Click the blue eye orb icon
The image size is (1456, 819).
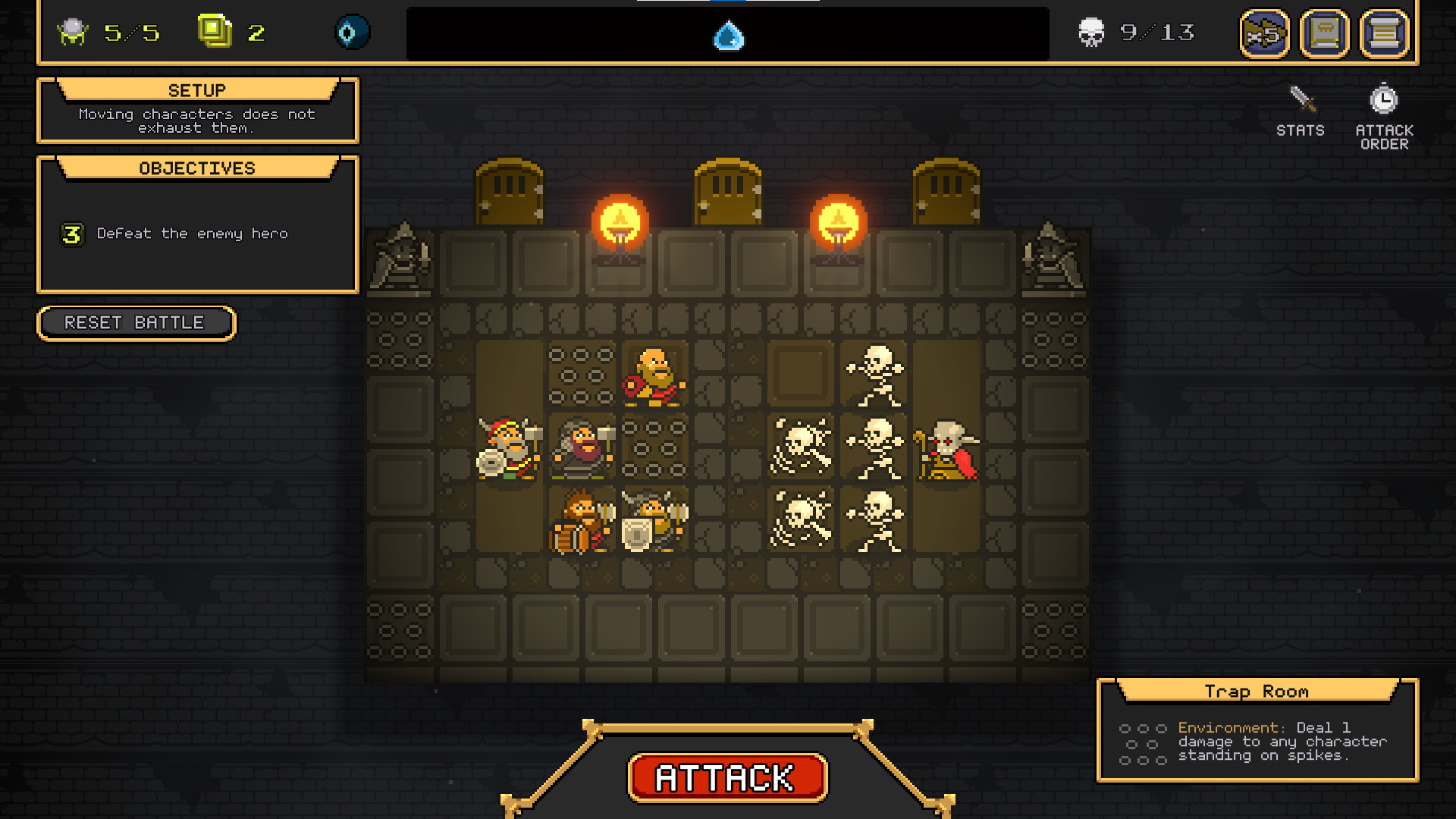351,33
